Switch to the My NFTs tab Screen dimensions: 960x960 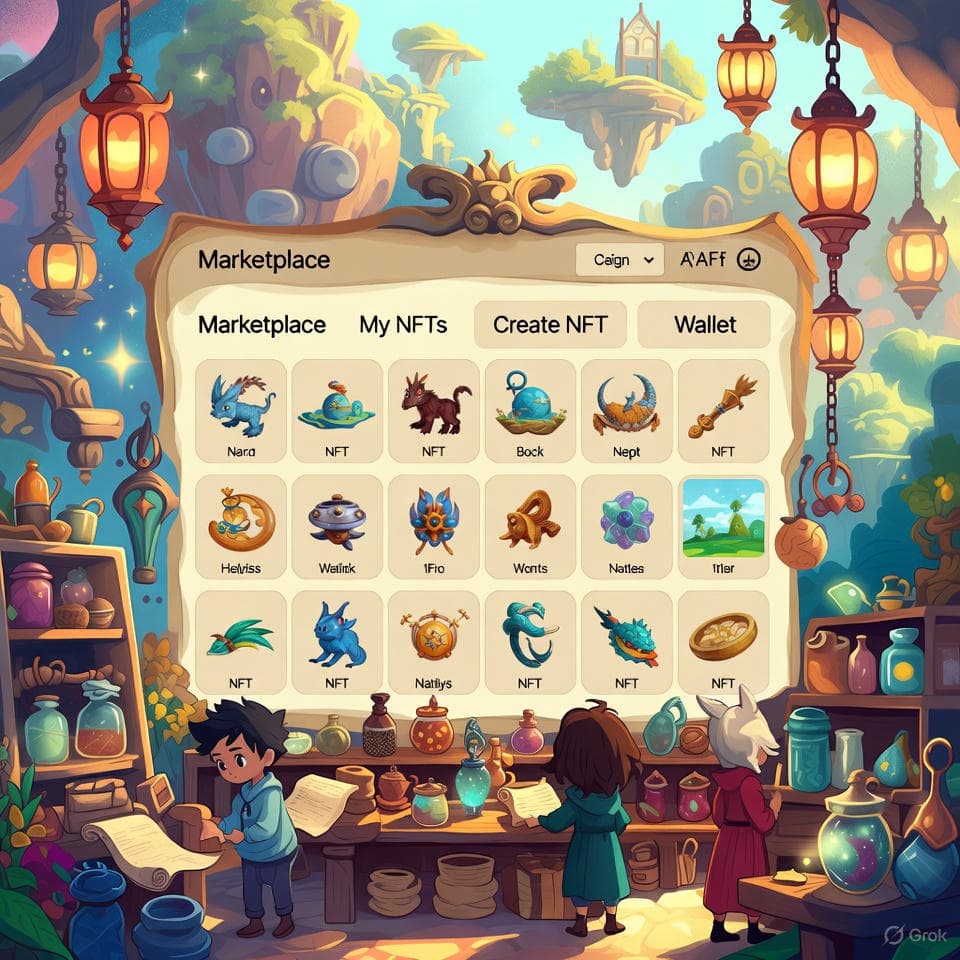click(x=403, y=325)
